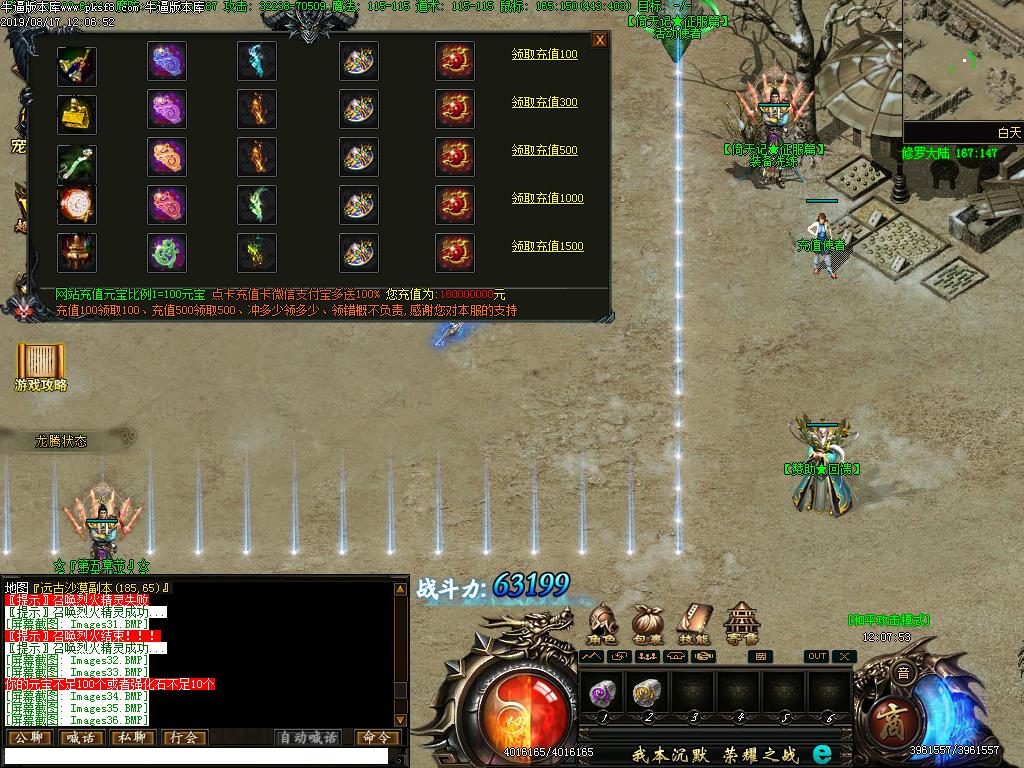Select the gold rune stone in hotbar slot 2
Viewport: 1024px width, 768px height.
(648, 691)
